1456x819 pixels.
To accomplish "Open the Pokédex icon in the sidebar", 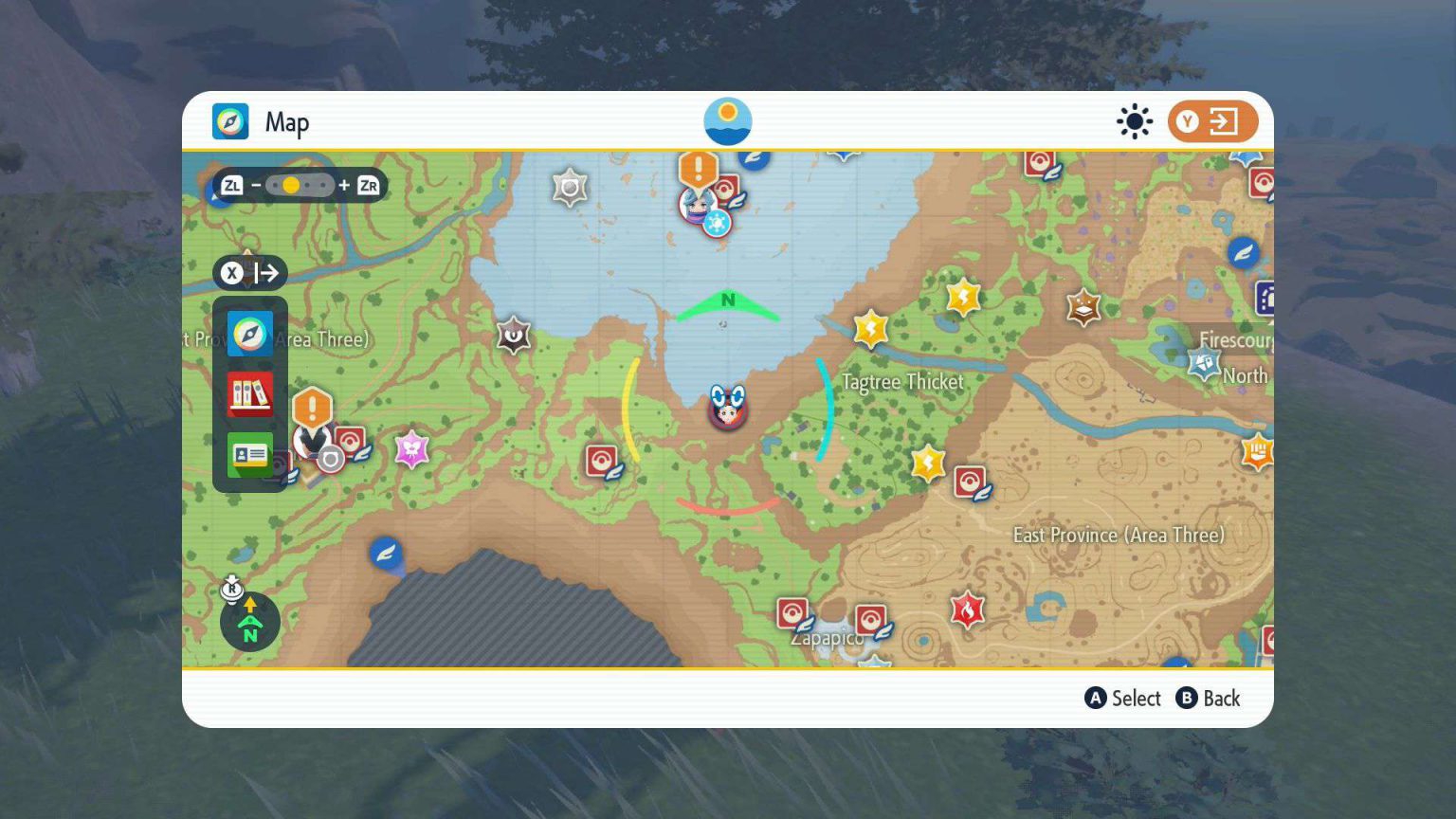I will click(x=249, y=395).
